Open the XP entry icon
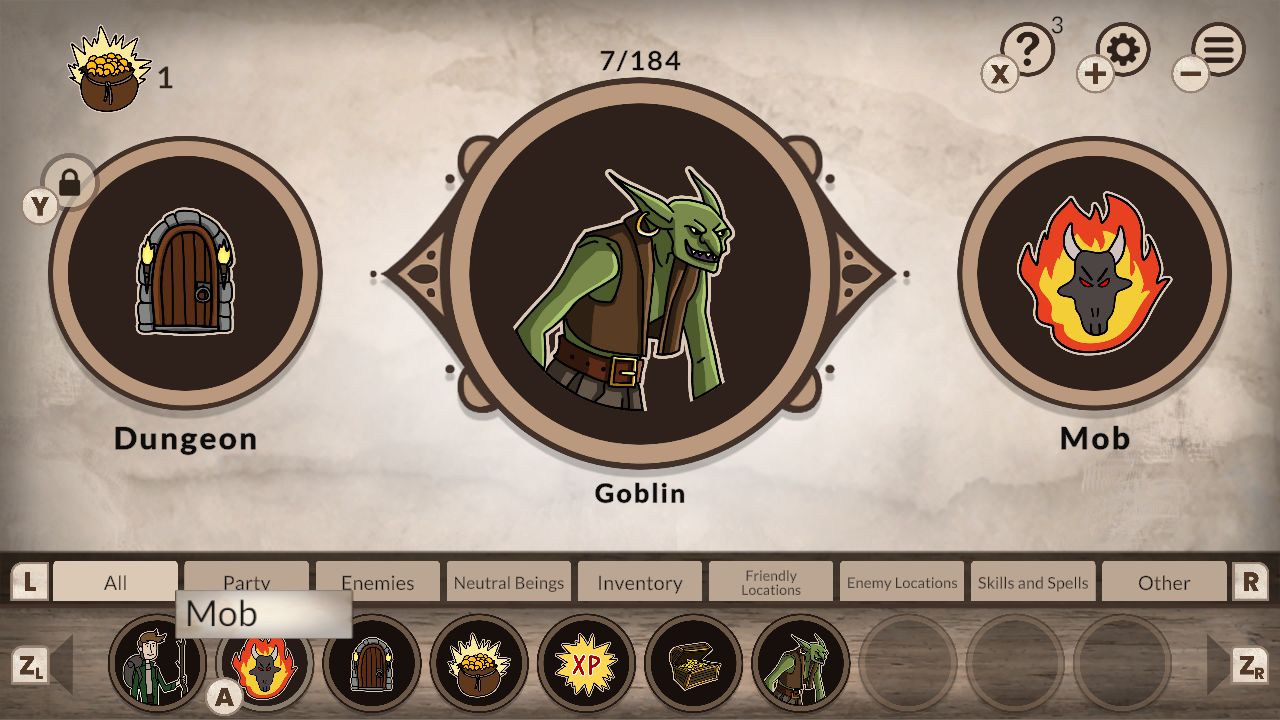Image resolution: width=1280 pixels, height=720 pixels. pyautogui.click(x=586, y=663)
